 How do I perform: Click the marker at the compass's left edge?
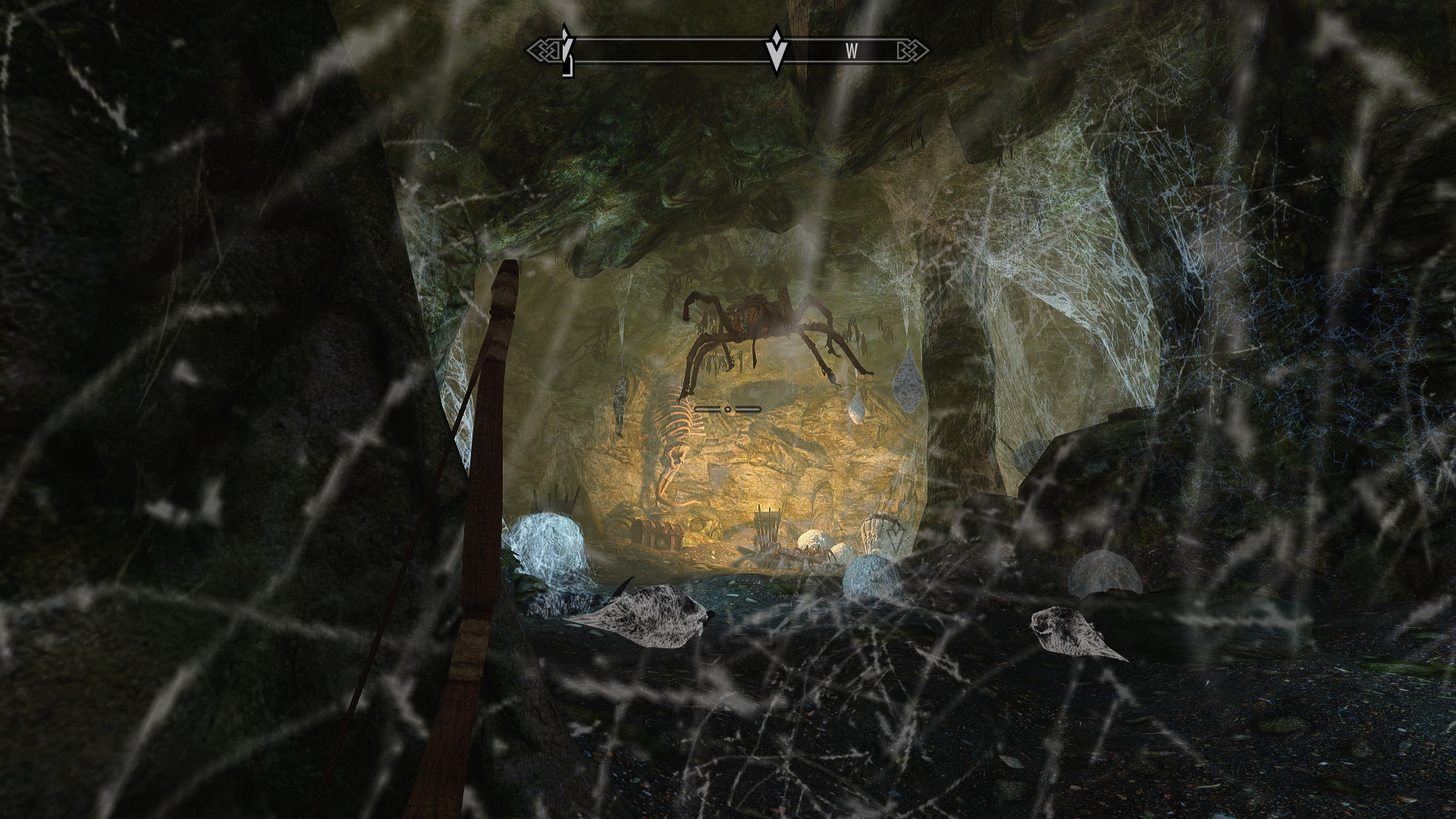pyautogui.click(x=566, y=52)
